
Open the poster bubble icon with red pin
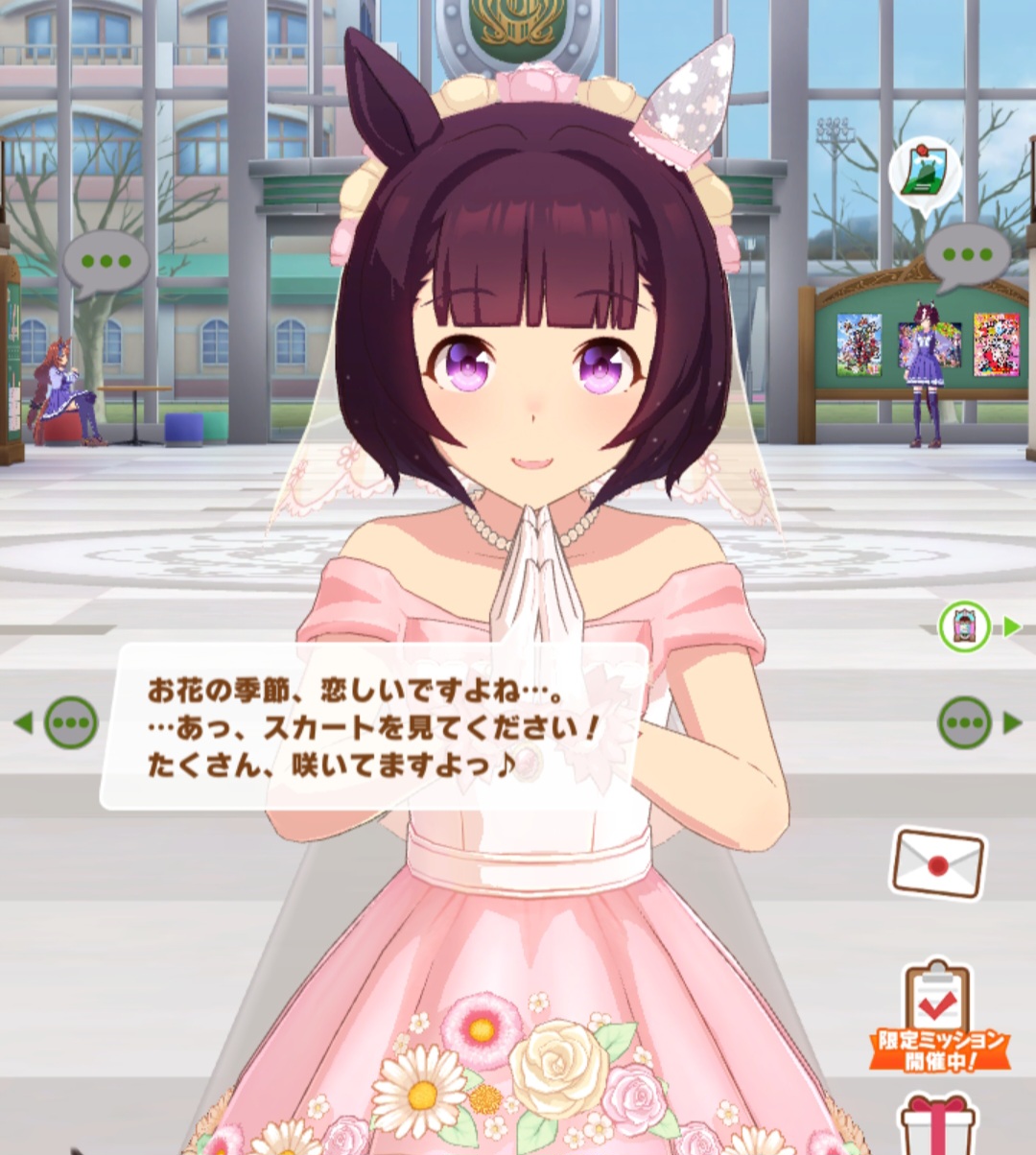(924, 173)
